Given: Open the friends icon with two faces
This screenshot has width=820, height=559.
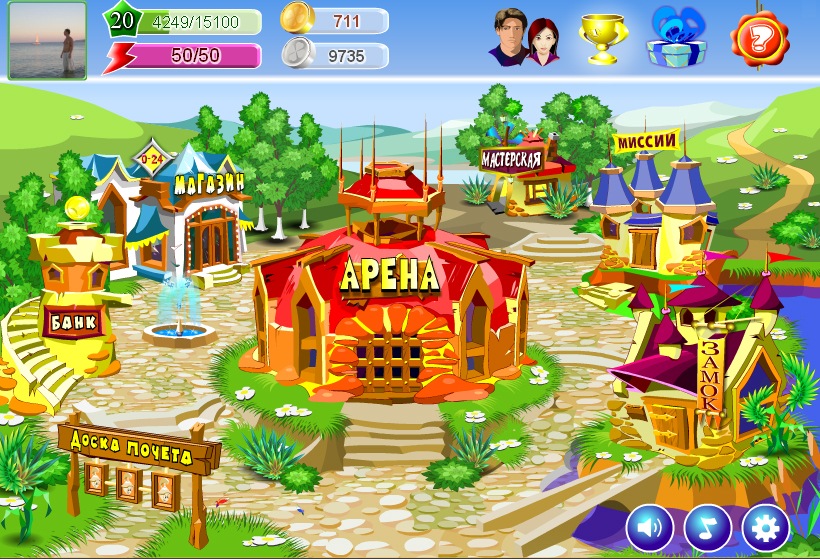Looking at the screenshot, I should pos(524,40).
